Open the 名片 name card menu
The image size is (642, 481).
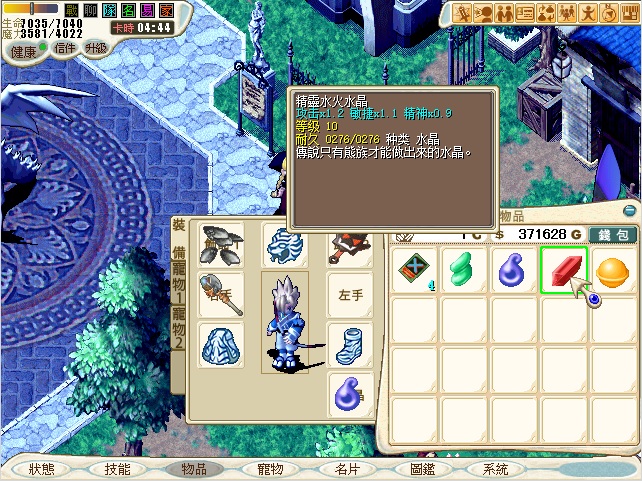click(x=346, y=468)
